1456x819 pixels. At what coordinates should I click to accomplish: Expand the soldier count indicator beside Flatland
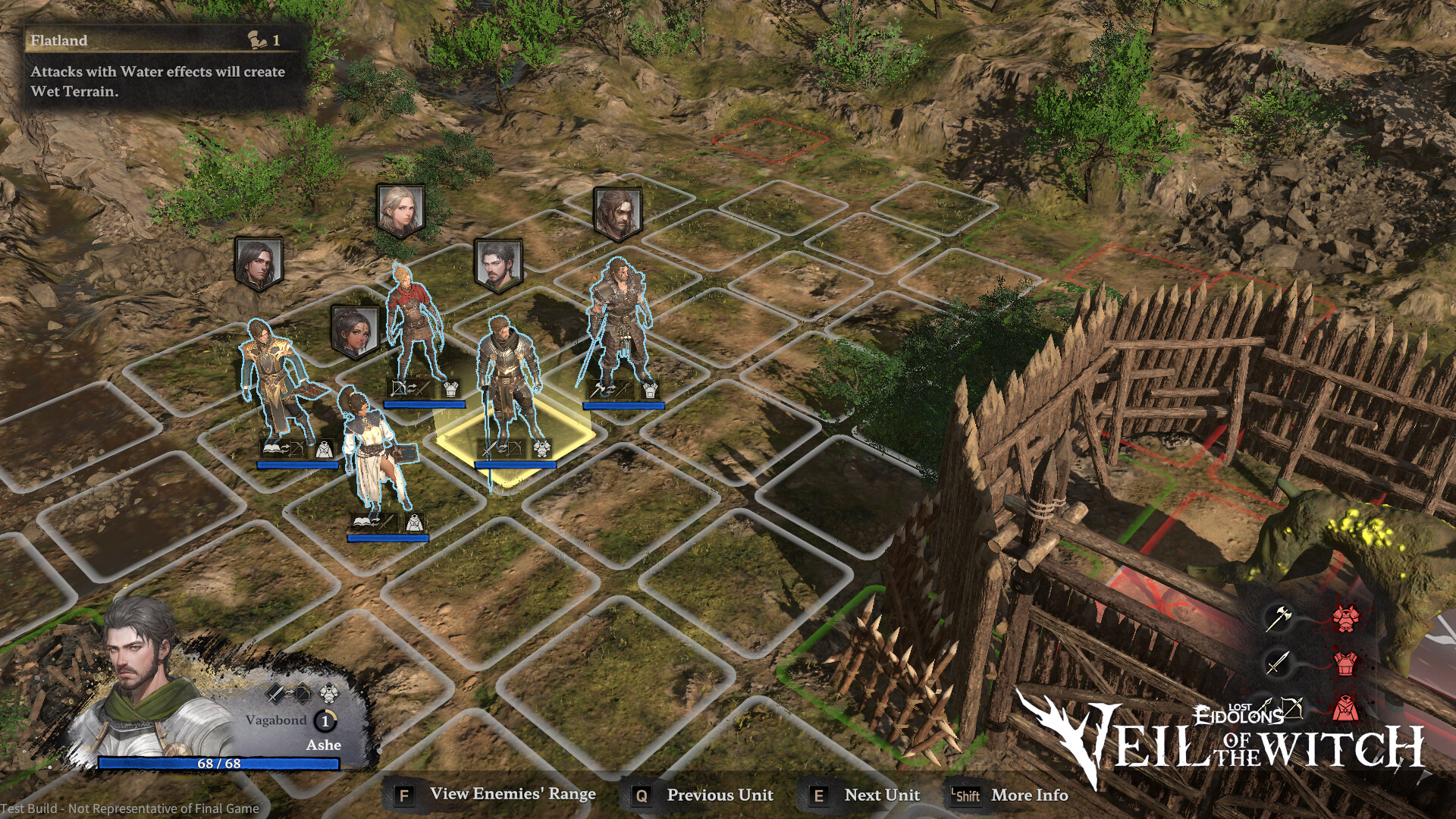(x=259, y=39)
